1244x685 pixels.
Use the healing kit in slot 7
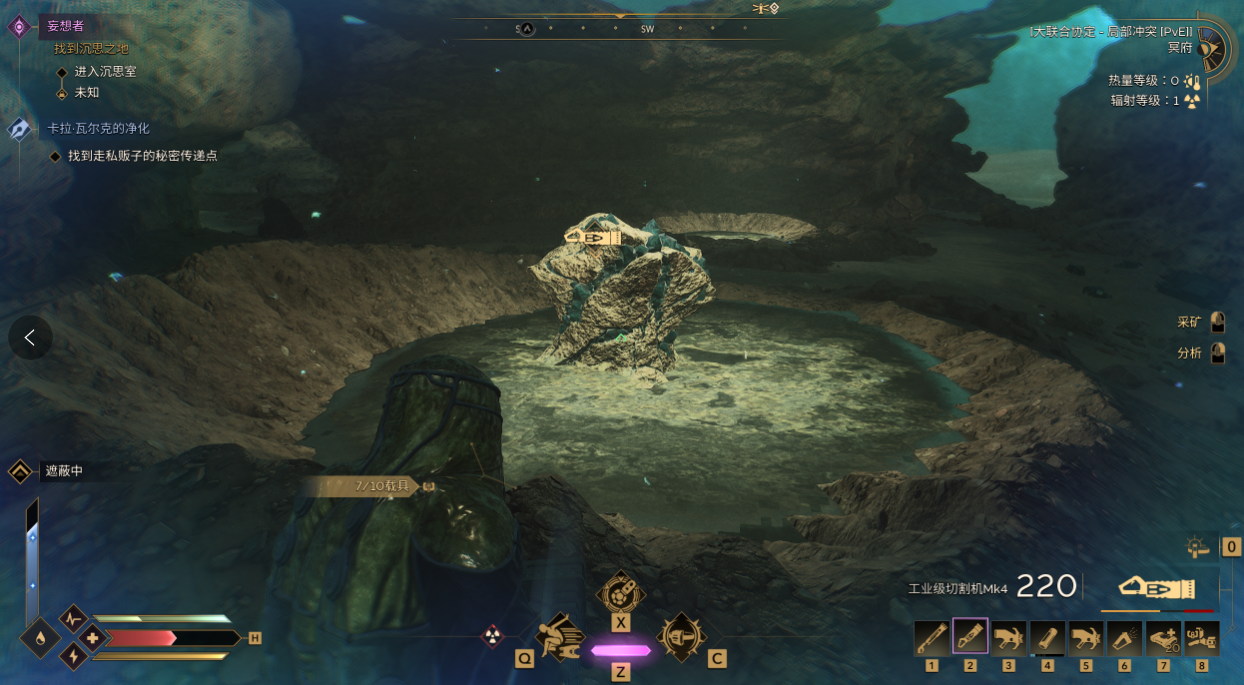(x=1163, y=637)
